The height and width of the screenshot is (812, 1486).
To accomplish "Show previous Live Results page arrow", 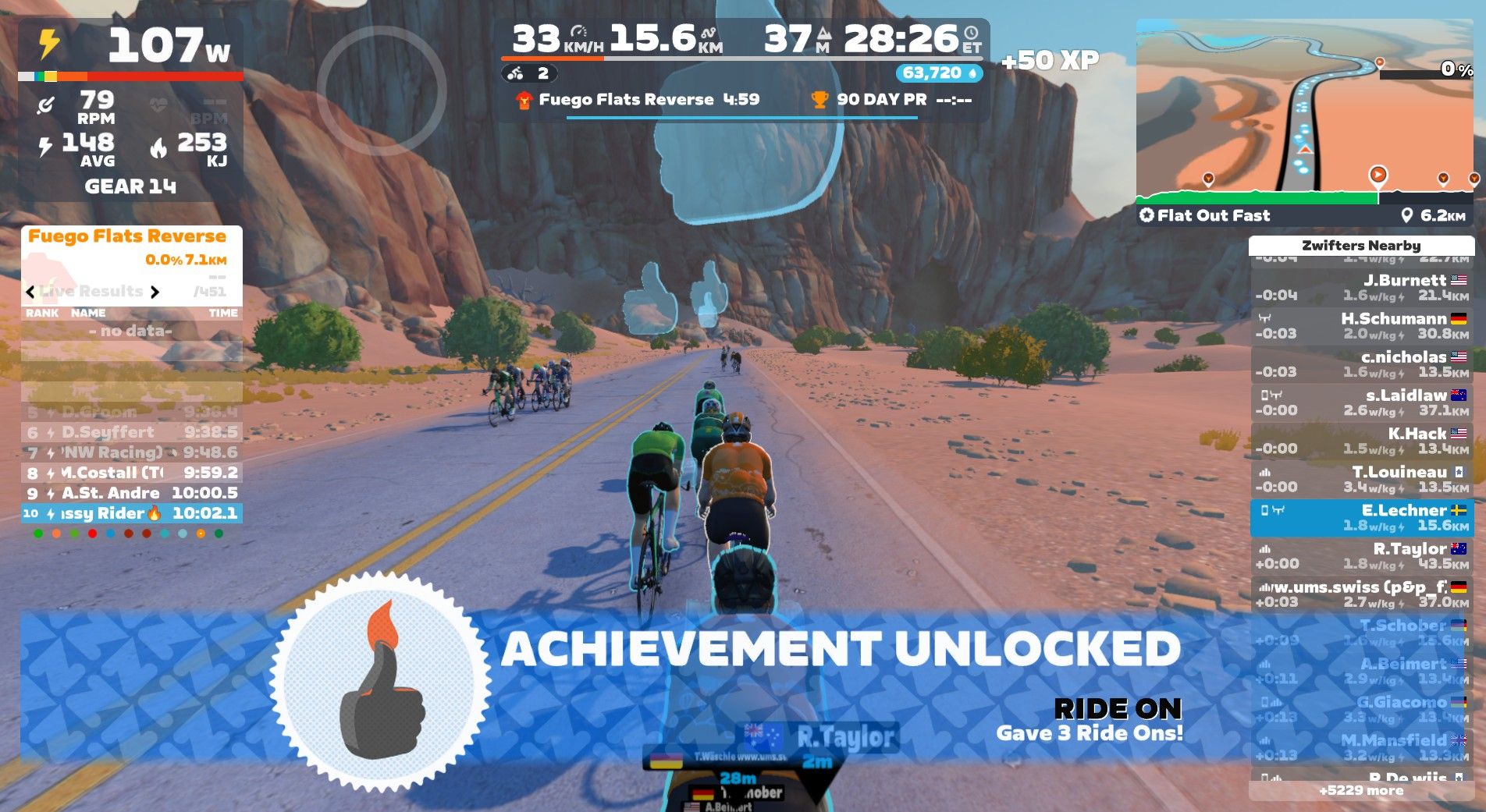I will 30,292.
